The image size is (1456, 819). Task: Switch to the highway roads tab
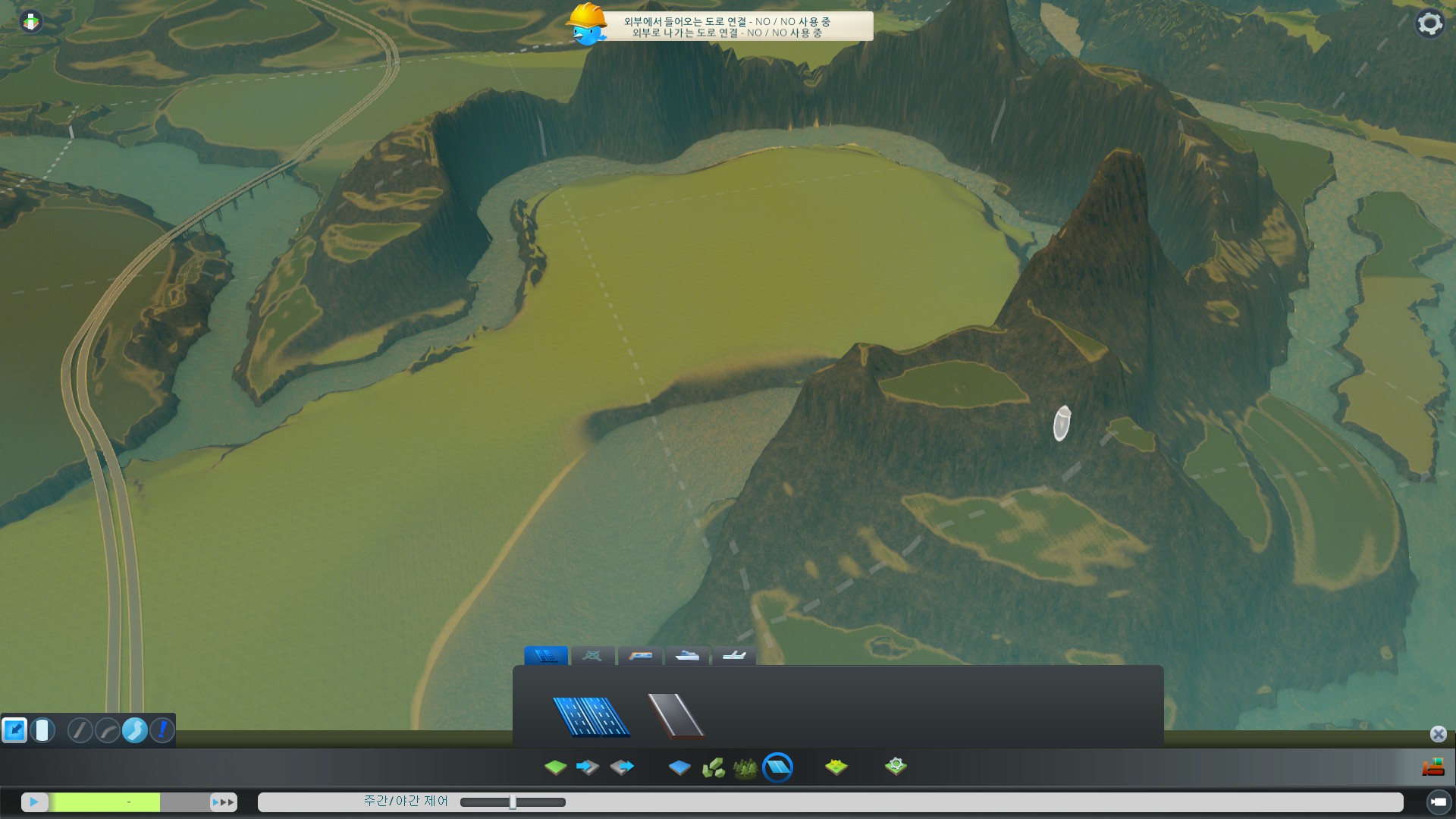pos(546,656)
